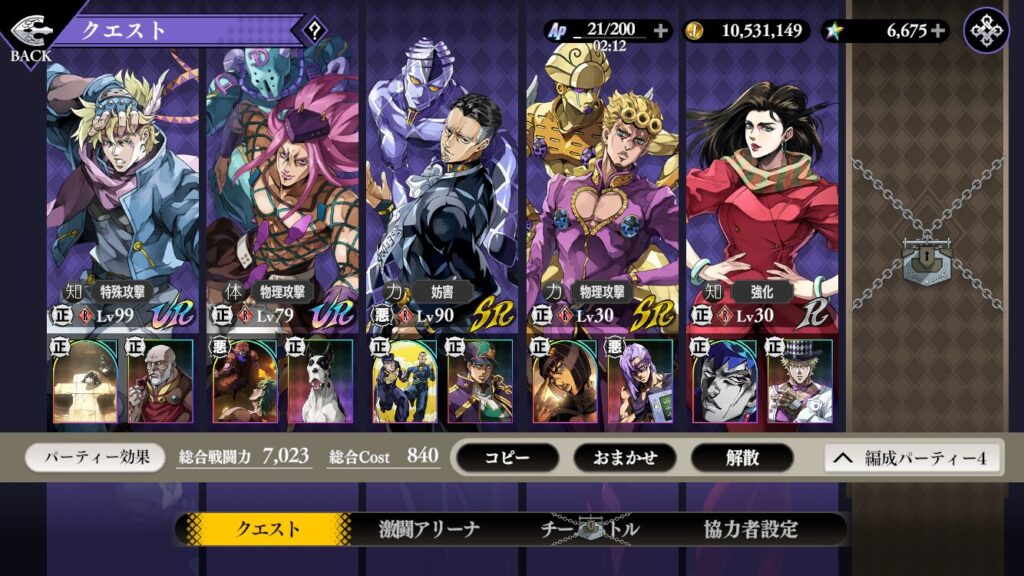The width and height of the screenshot is (1024, 576).
Task: Select the great dane dog support card
Action: 320,380
